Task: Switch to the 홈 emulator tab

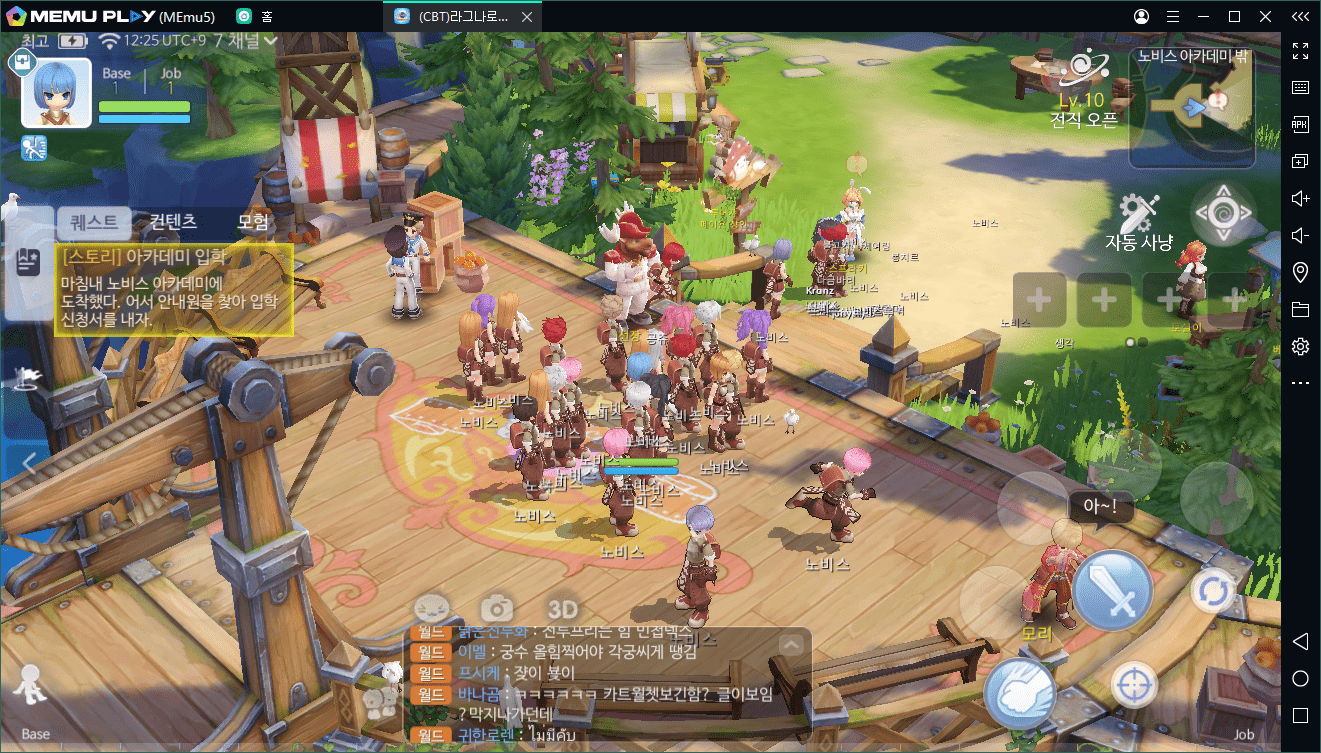Action: 256,16
